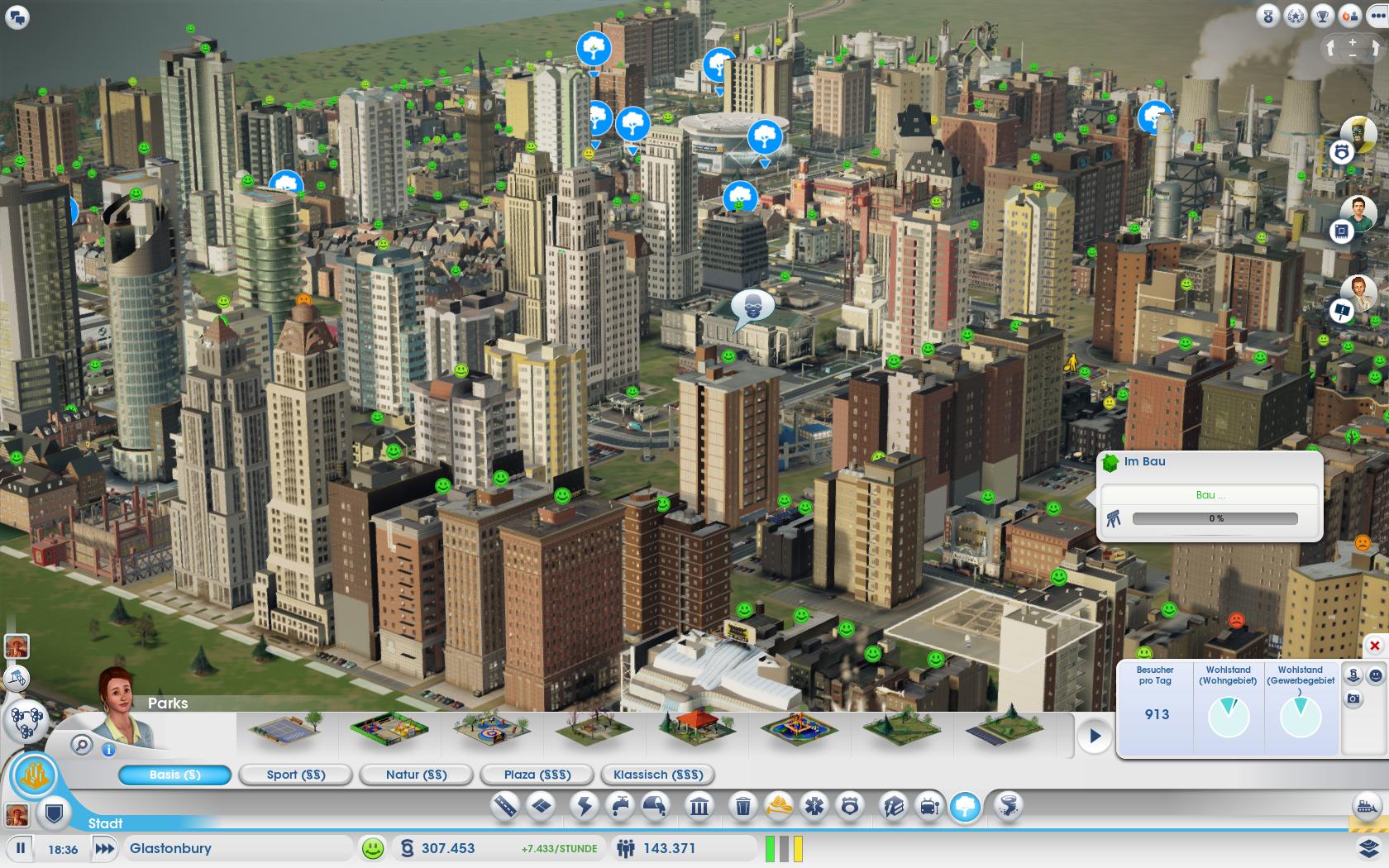
Task: Activate the bulldozer demolish tool
Action: (x=1367, y=804)
